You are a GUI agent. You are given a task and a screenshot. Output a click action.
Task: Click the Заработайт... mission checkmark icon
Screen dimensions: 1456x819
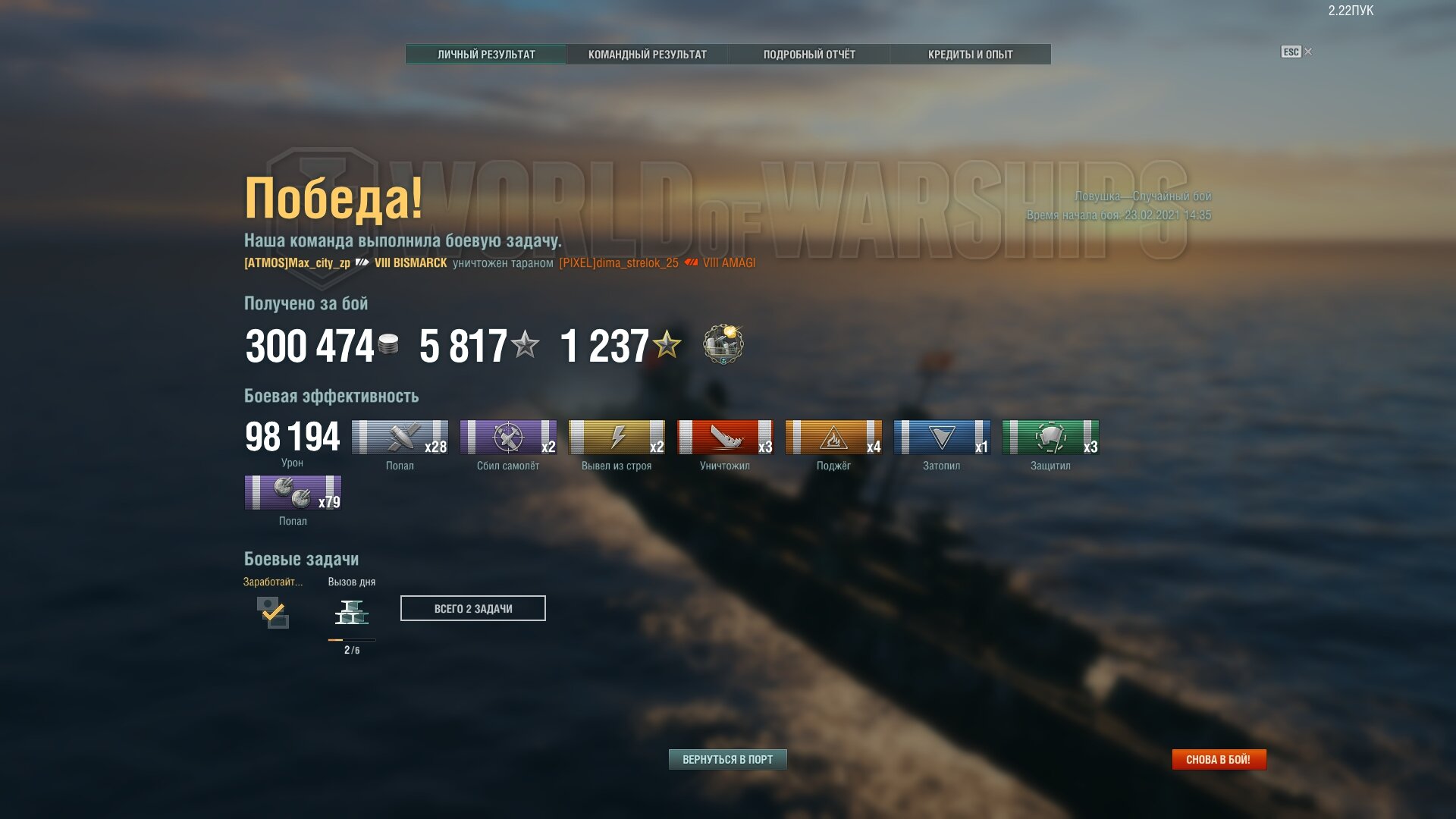272,612
